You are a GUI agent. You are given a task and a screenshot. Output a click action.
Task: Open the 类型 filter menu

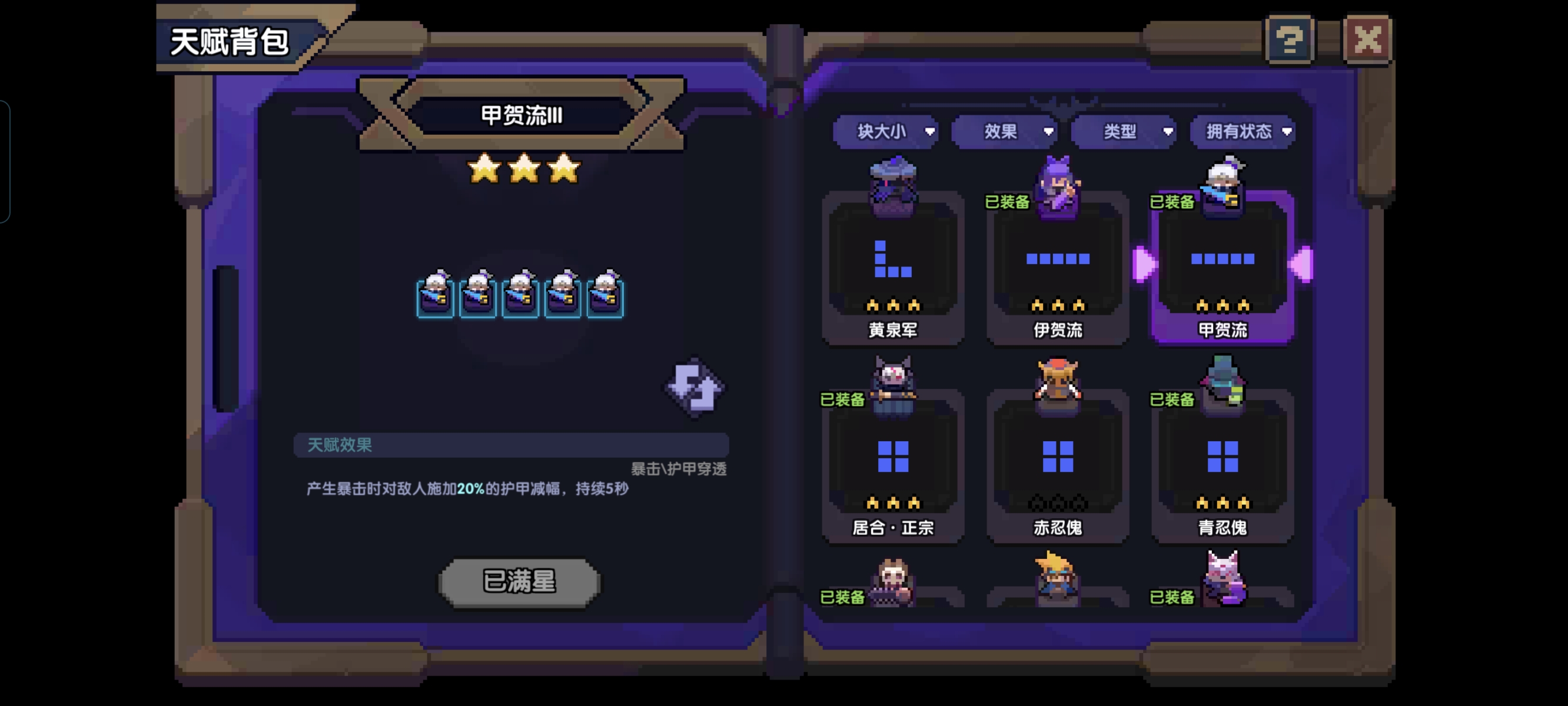tap(1123, 131)
